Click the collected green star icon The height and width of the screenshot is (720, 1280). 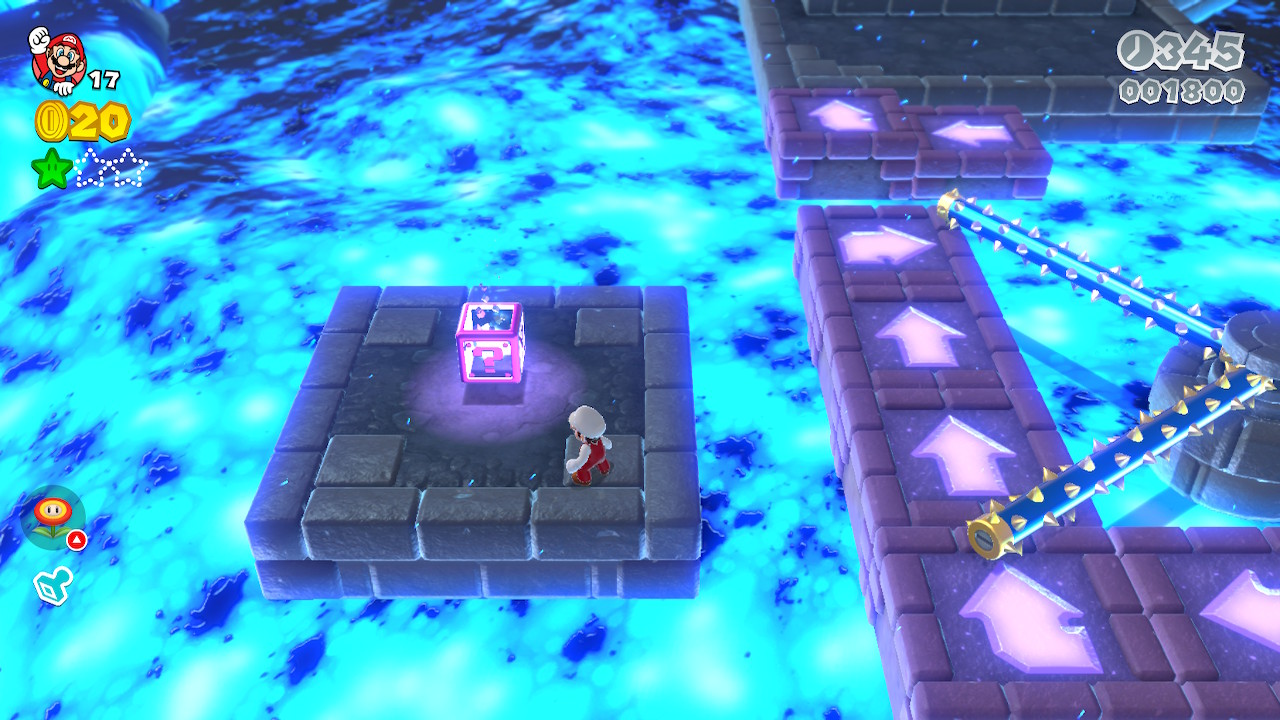click(51, 168)
